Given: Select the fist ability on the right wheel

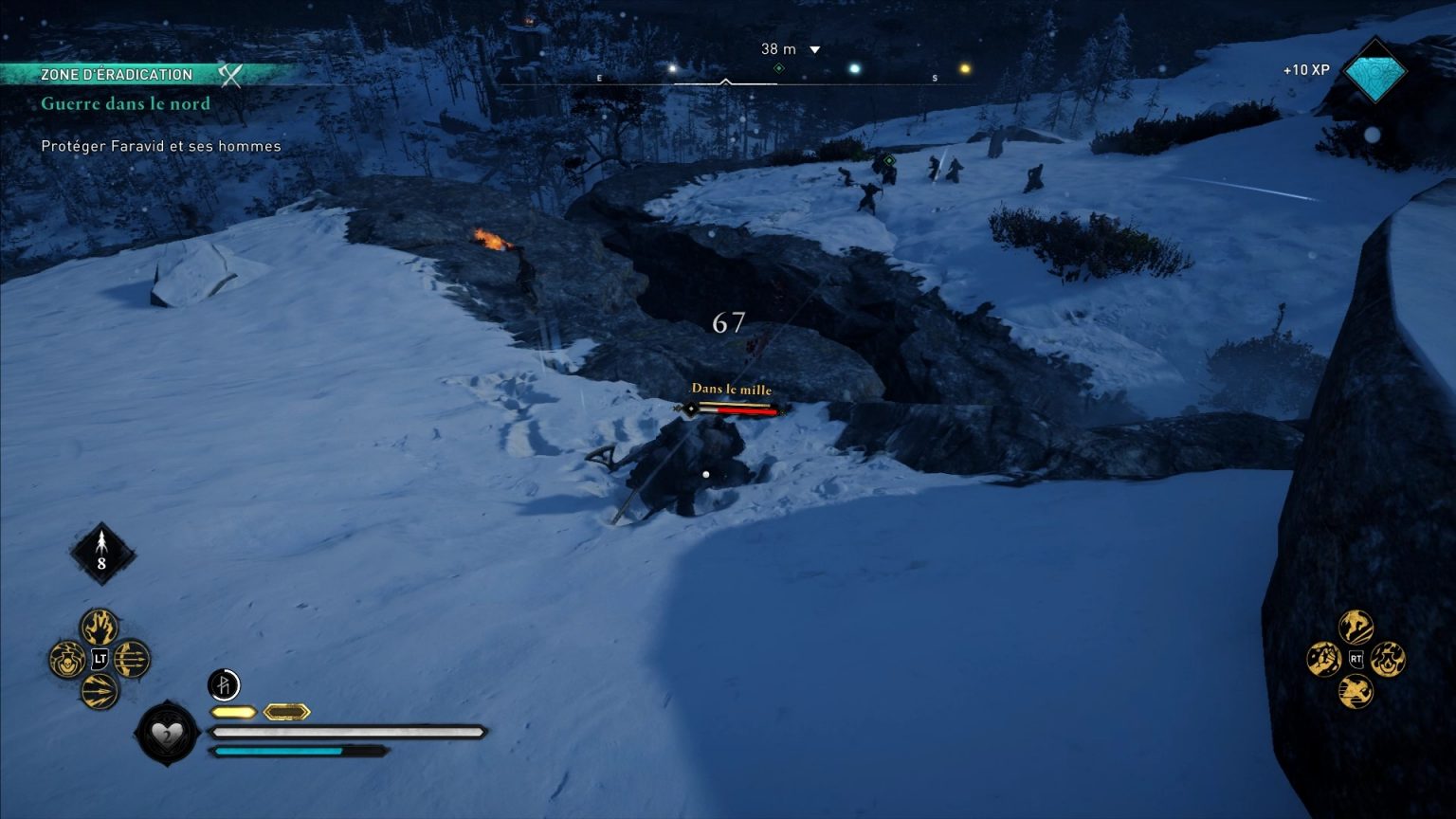Looking at the screenshot, I should coord(1322,658).
